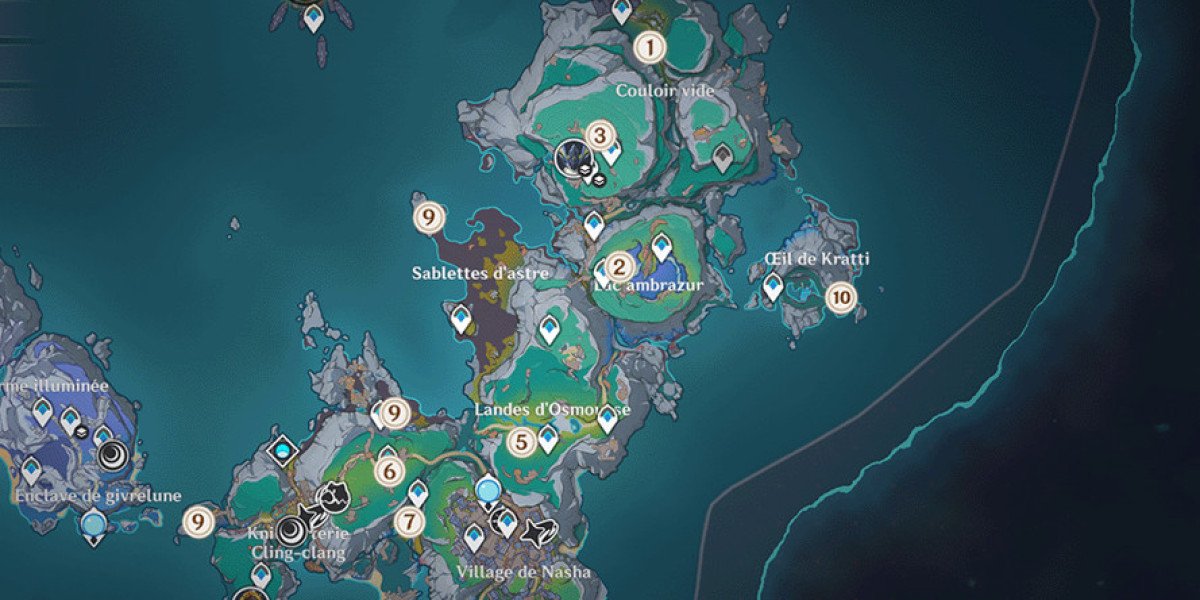Select the spiral icon at Cling-clang
1200x600 pixels.
(x=292, y=530)
